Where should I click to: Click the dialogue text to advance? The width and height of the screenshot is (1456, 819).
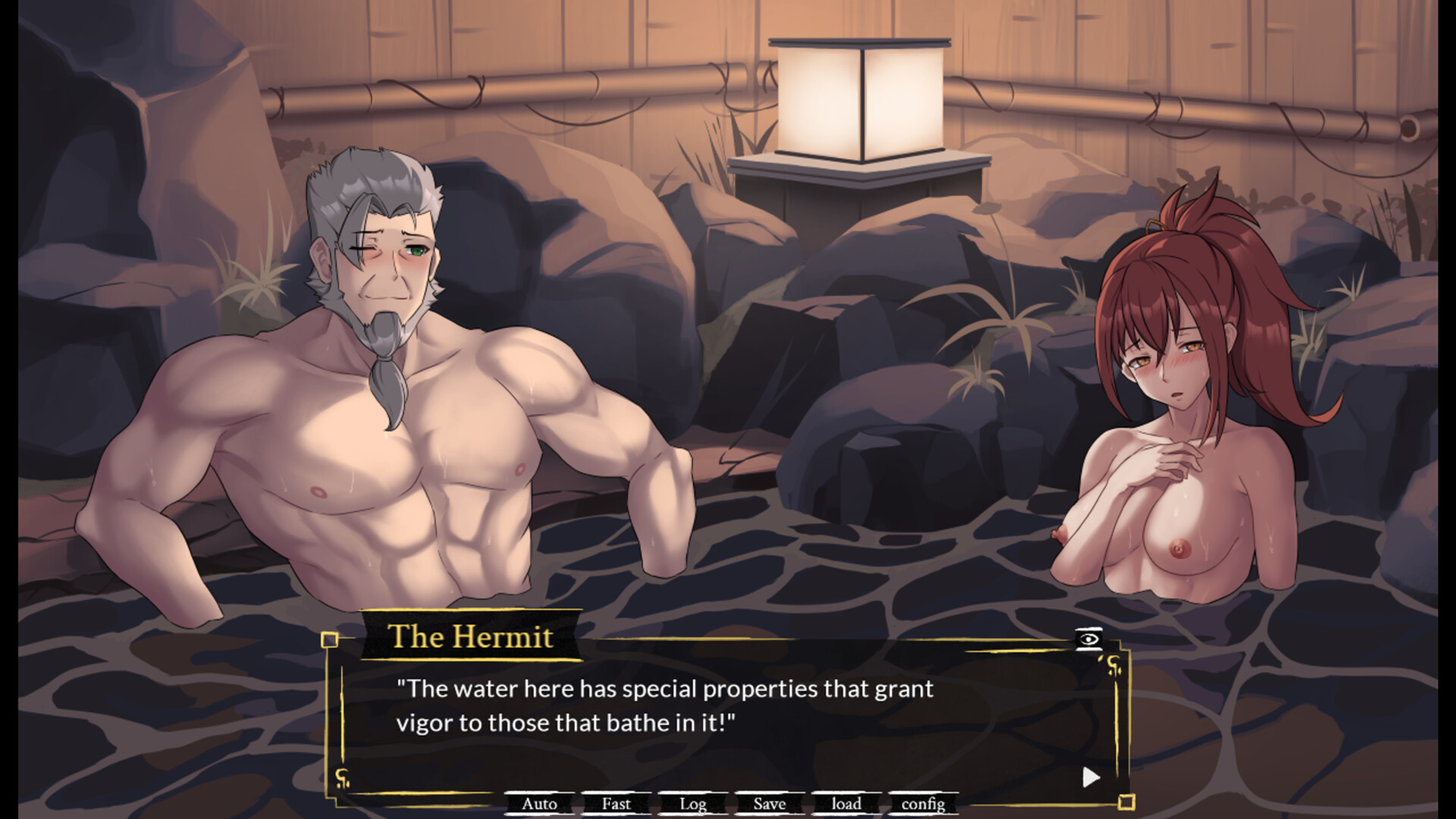click(664, 705)
